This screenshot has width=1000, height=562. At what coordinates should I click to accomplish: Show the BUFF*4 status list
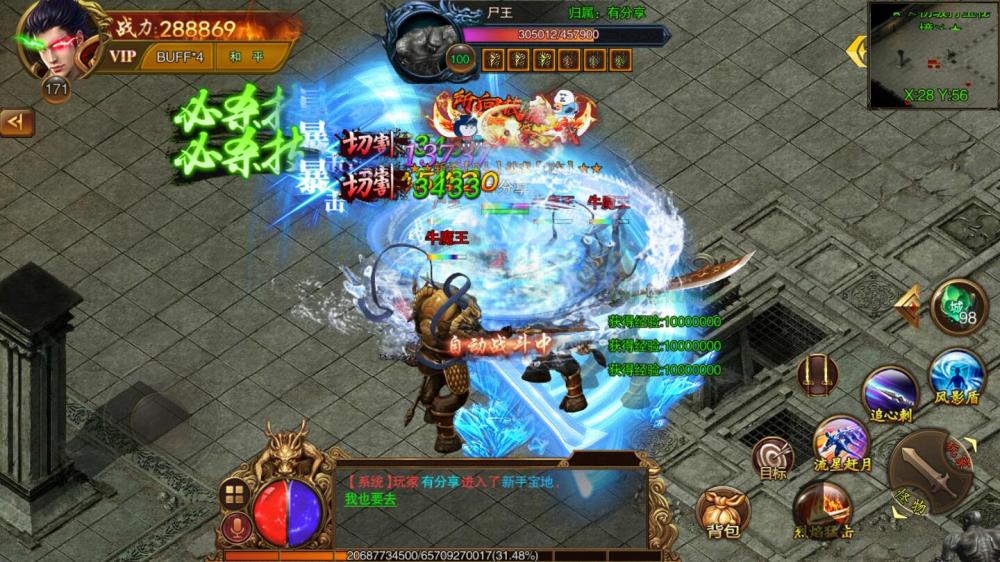(180, 56)
